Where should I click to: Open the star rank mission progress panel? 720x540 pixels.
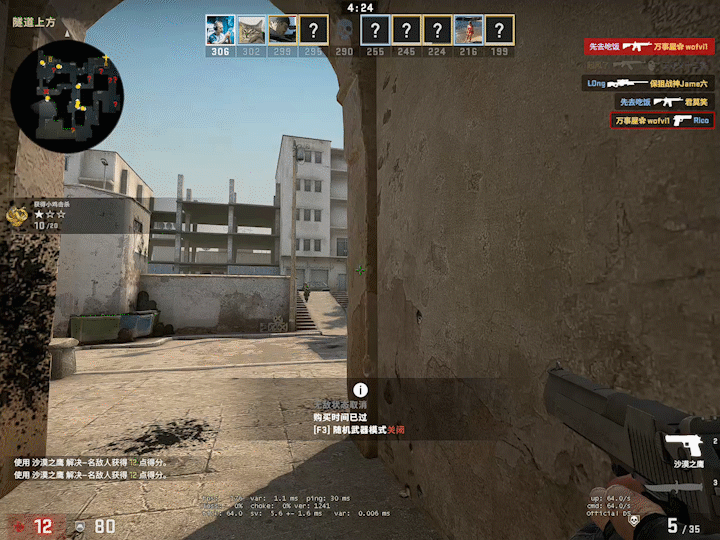coord(45,216)
